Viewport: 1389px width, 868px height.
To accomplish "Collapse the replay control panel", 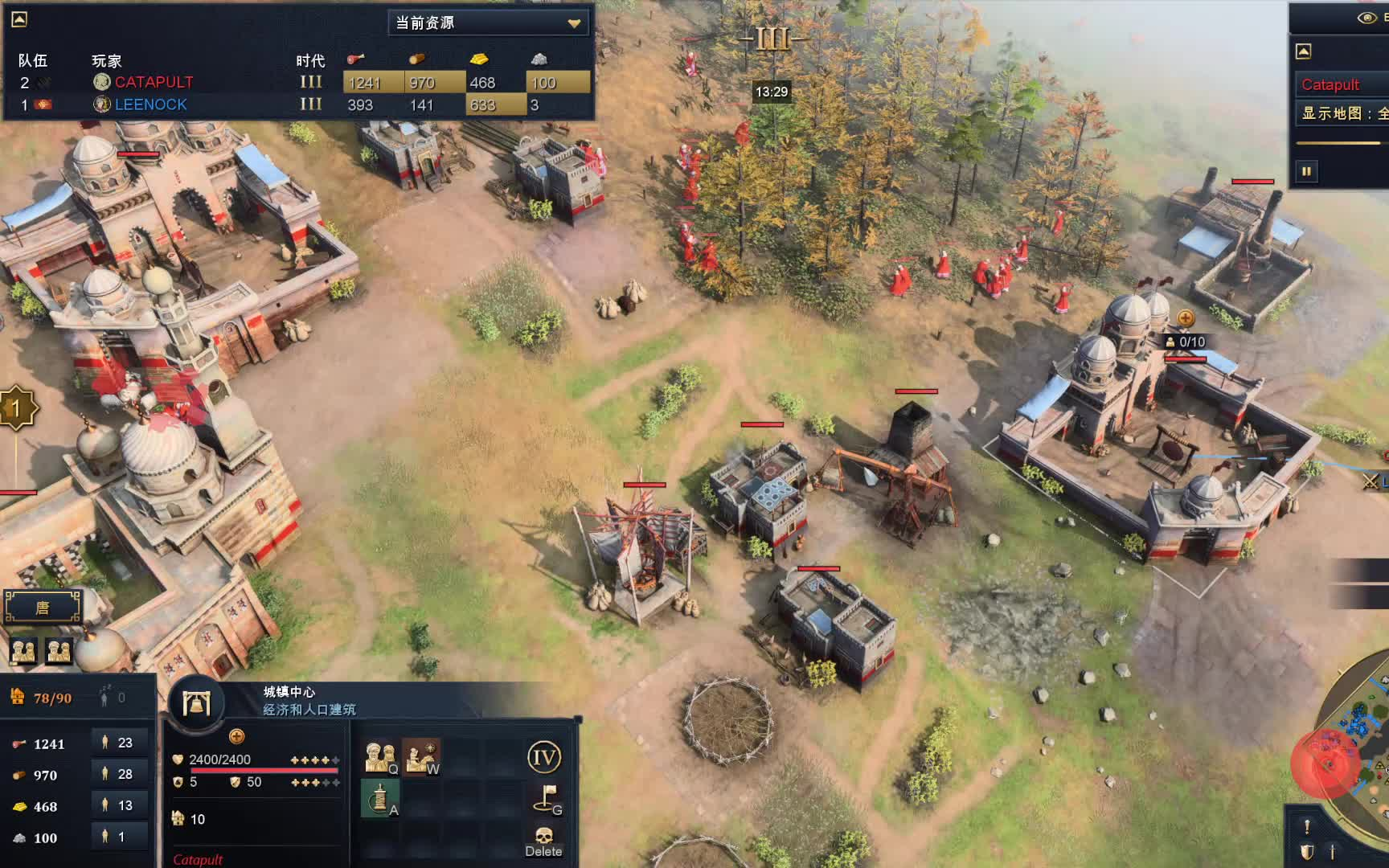I will coord(1304,51).
